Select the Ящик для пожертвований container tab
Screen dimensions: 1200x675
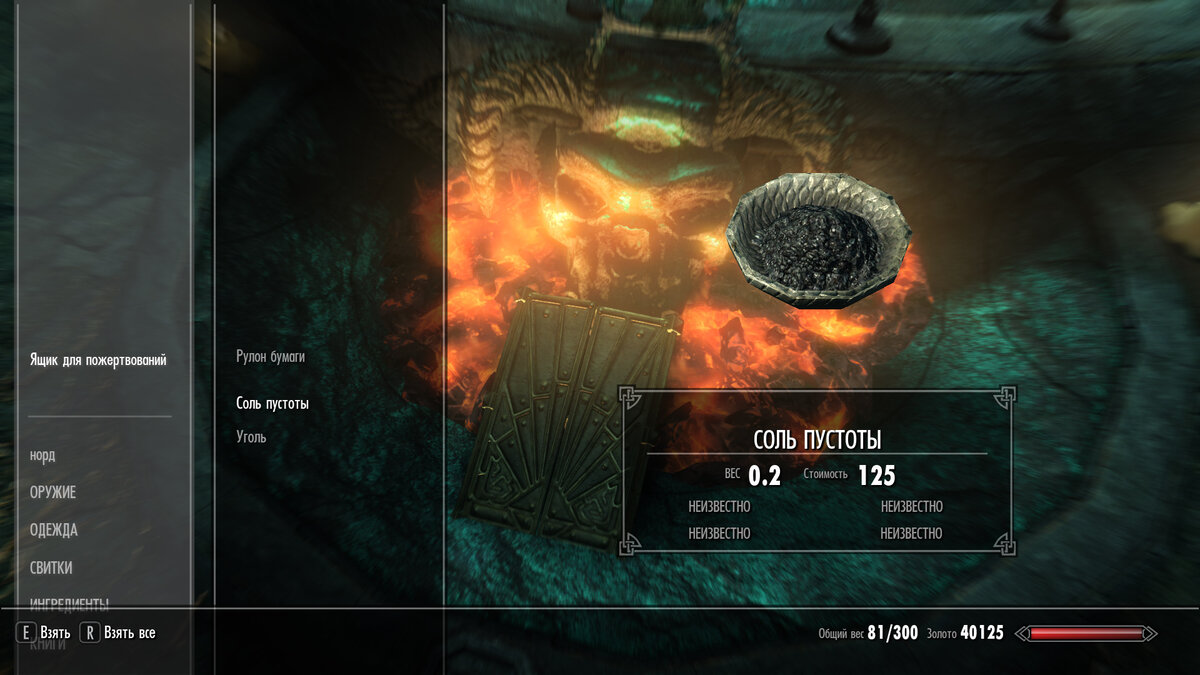(x=98, y=360)
